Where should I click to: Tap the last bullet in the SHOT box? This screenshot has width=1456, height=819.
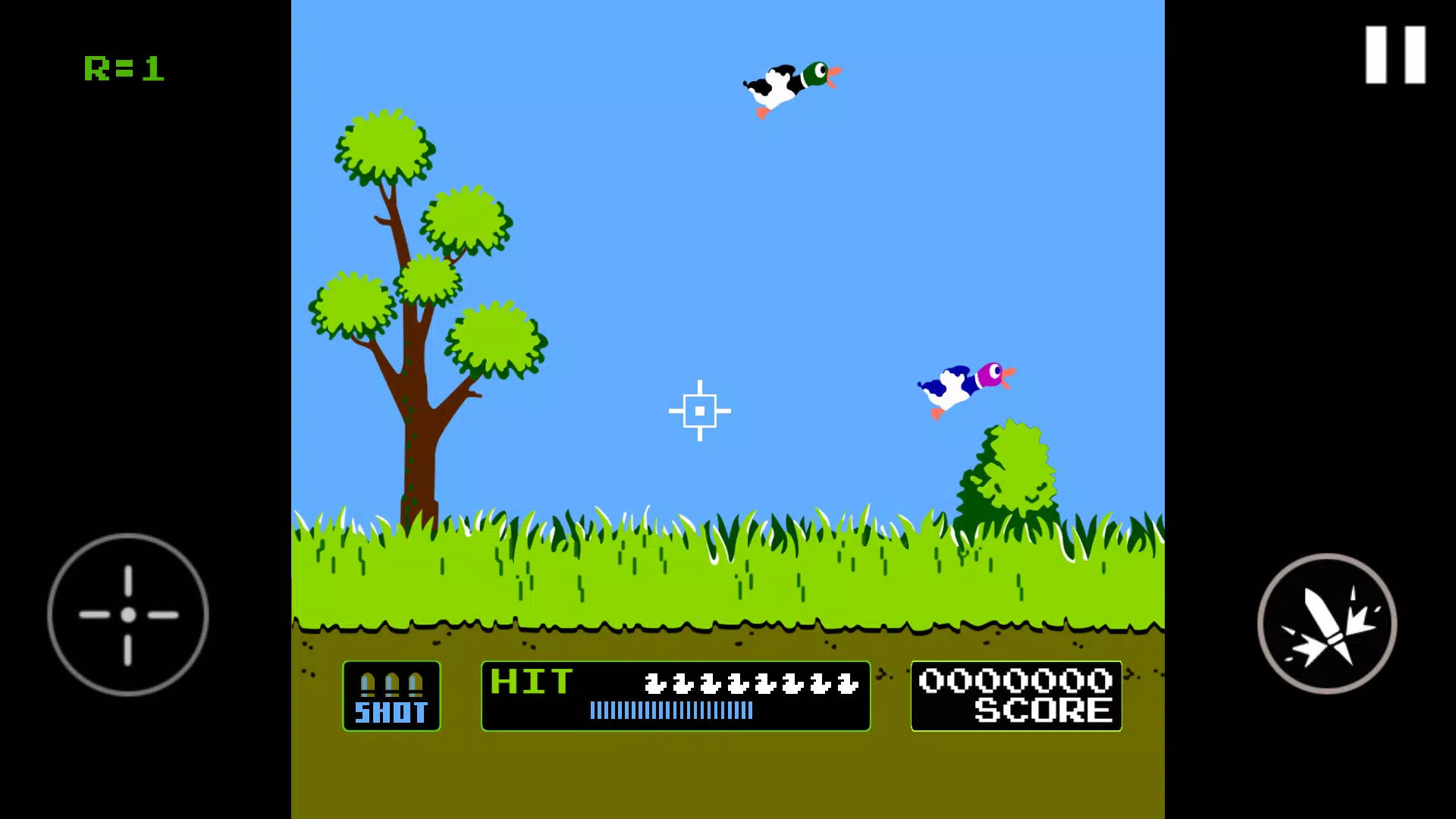pos(416,682)
